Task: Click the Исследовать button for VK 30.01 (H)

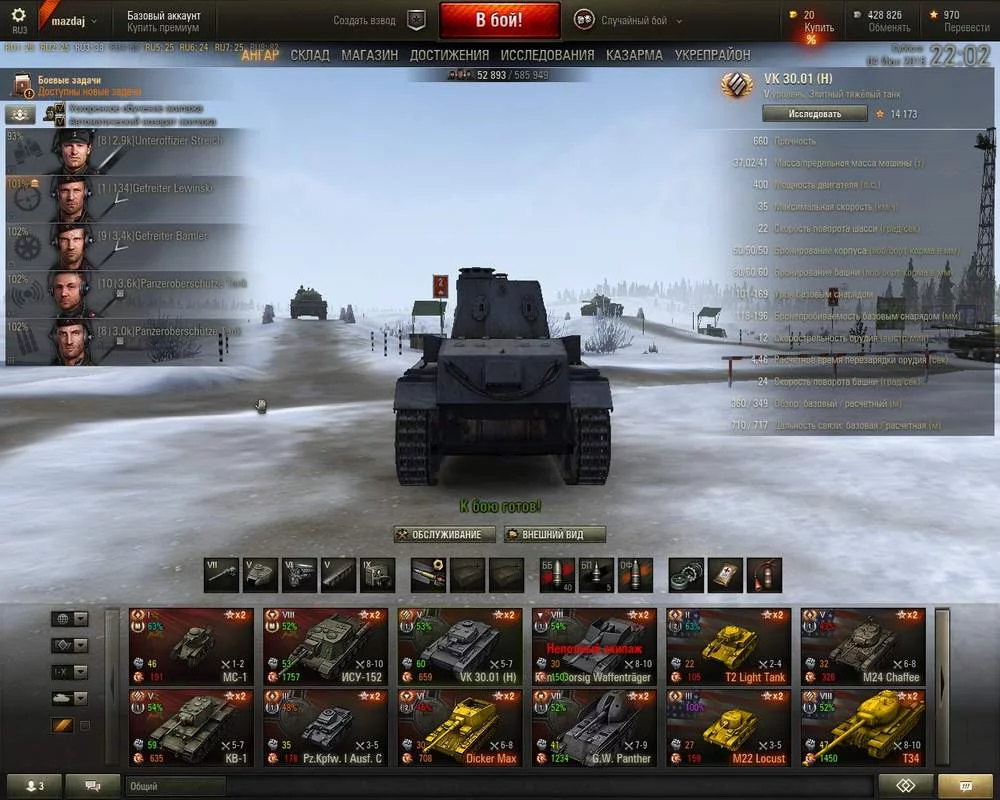Action: tap(814, 114)
